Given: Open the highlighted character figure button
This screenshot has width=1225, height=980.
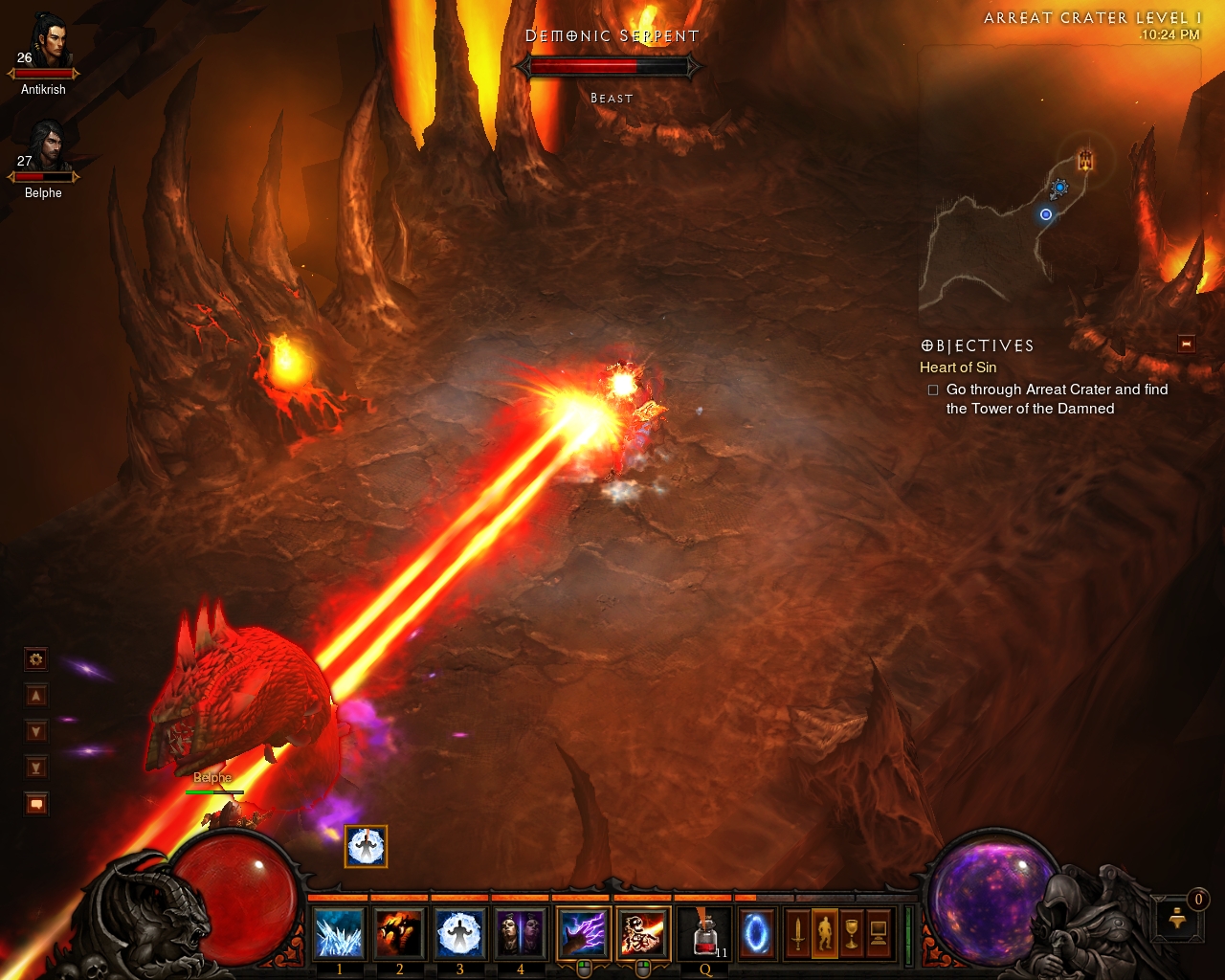Looking at the screenshot, I should [824, 933].
